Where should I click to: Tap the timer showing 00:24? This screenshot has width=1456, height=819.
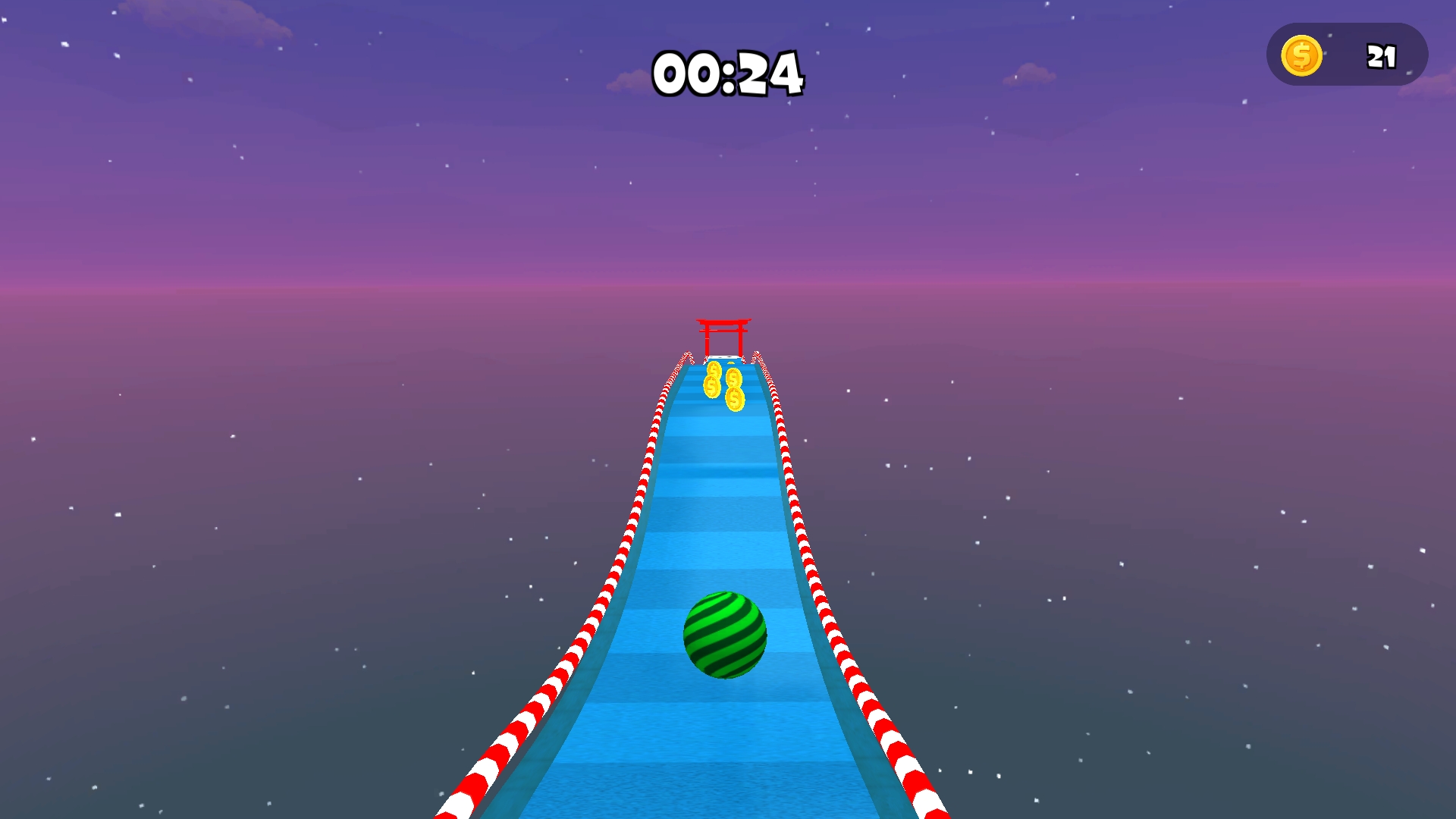(x=730, y=74)
